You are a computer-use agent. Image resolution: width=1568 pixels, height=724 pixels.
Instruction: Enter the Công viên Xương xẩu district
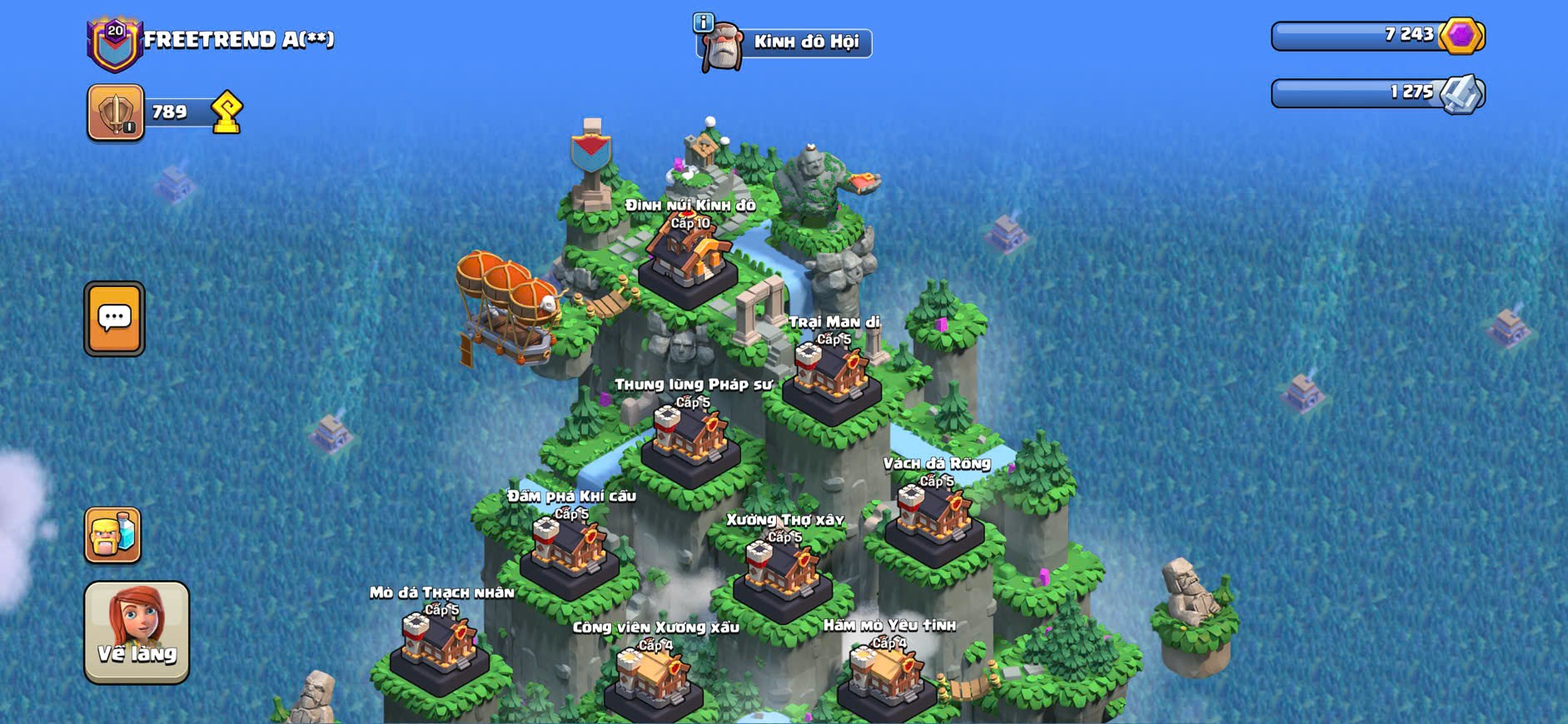coord(654,681)
